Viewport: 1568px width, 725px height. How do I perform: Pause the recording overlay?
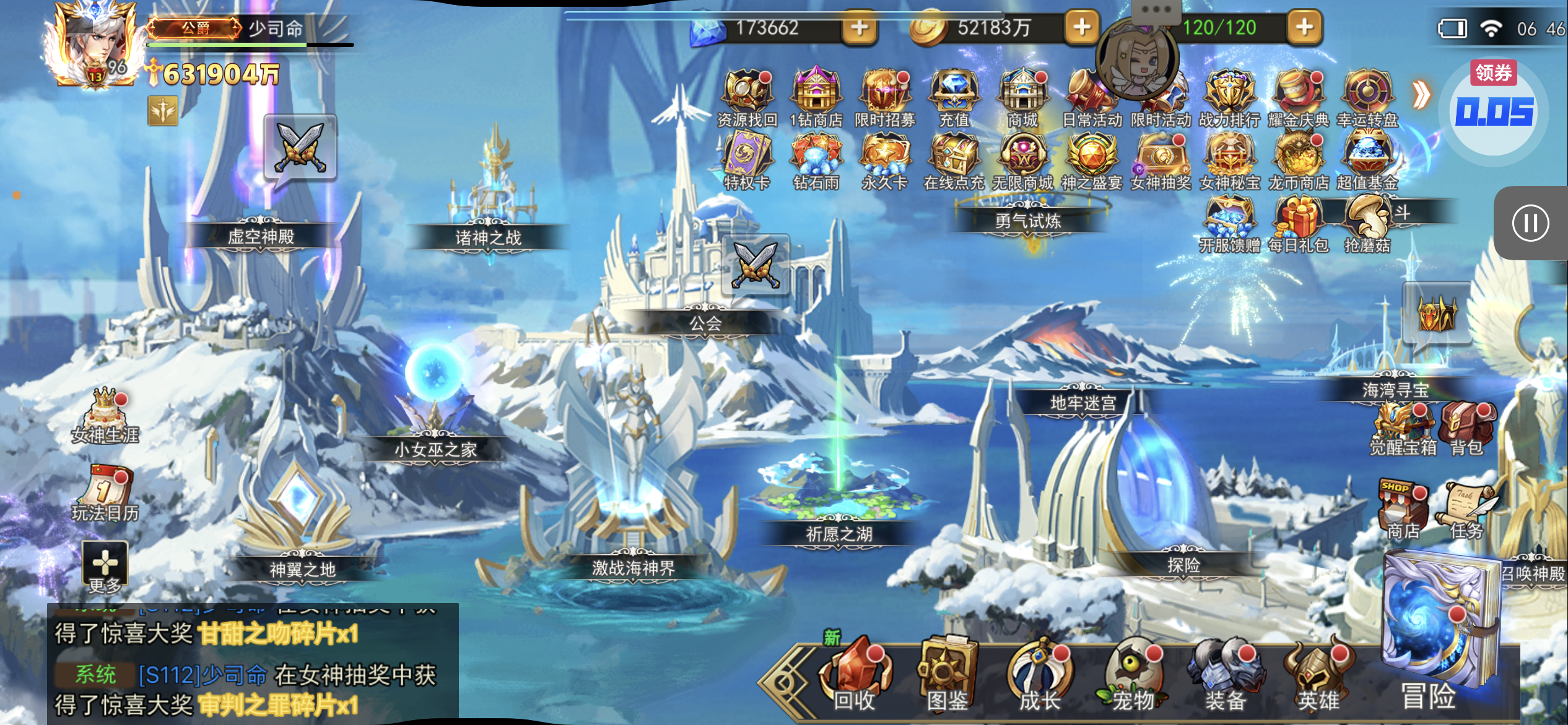(1530, 223)
